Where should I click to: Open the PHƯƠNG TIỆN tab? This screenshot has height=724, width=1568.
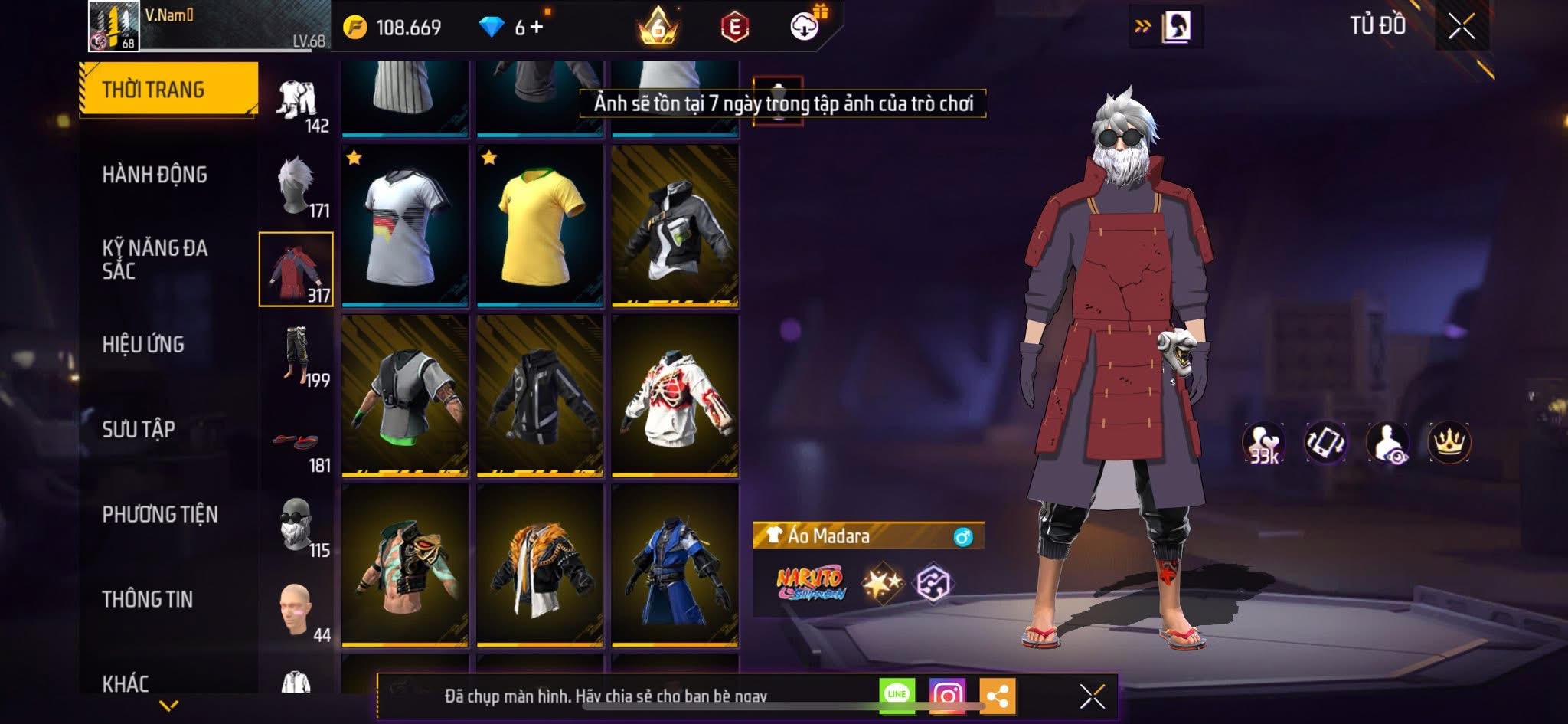coord(160,514)
